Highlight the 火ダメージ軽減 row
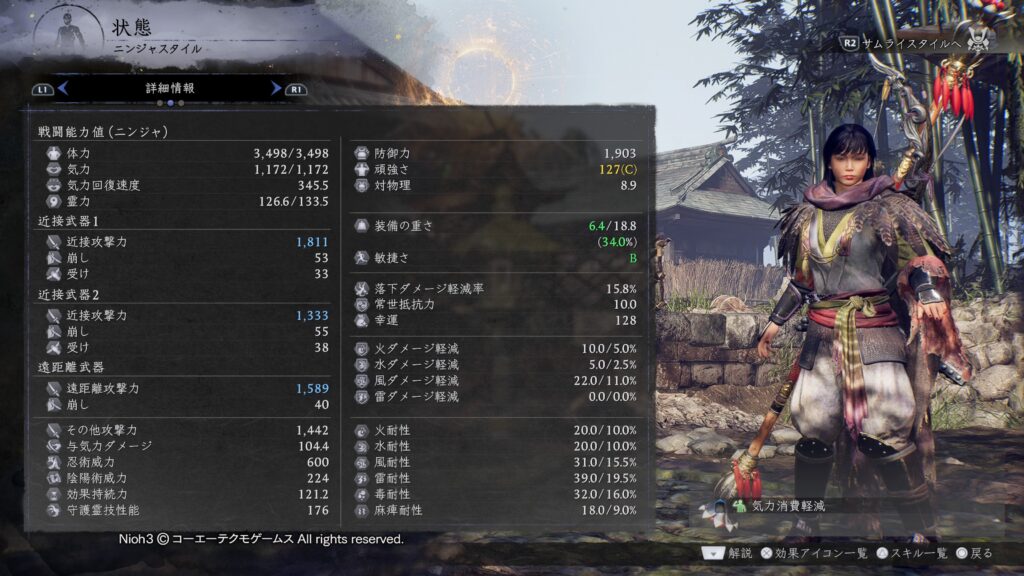The width and height of the screenshot is (1024, 576). point(496,348)
